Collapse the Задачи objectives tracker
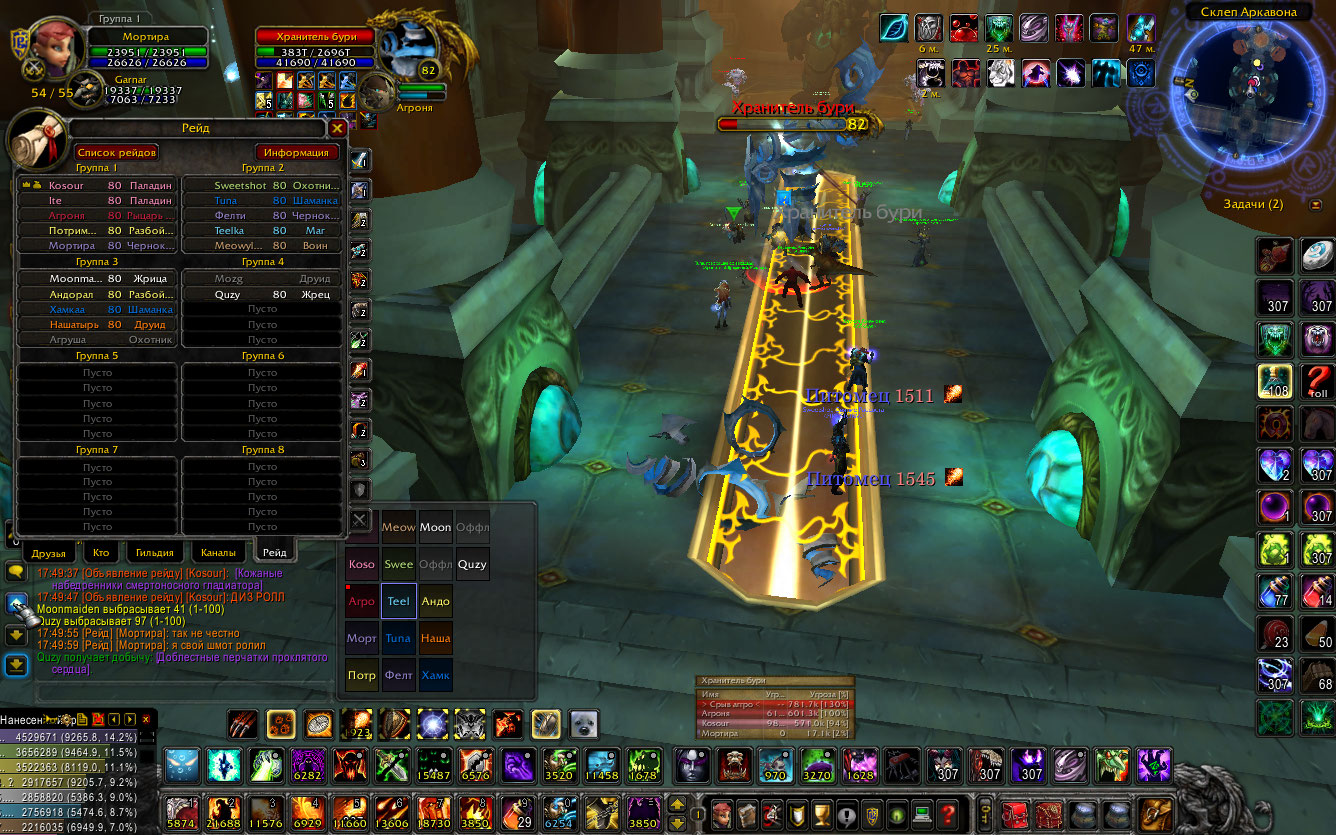The height and width of the screenshot is (835, 1336). coord(1314,204)
